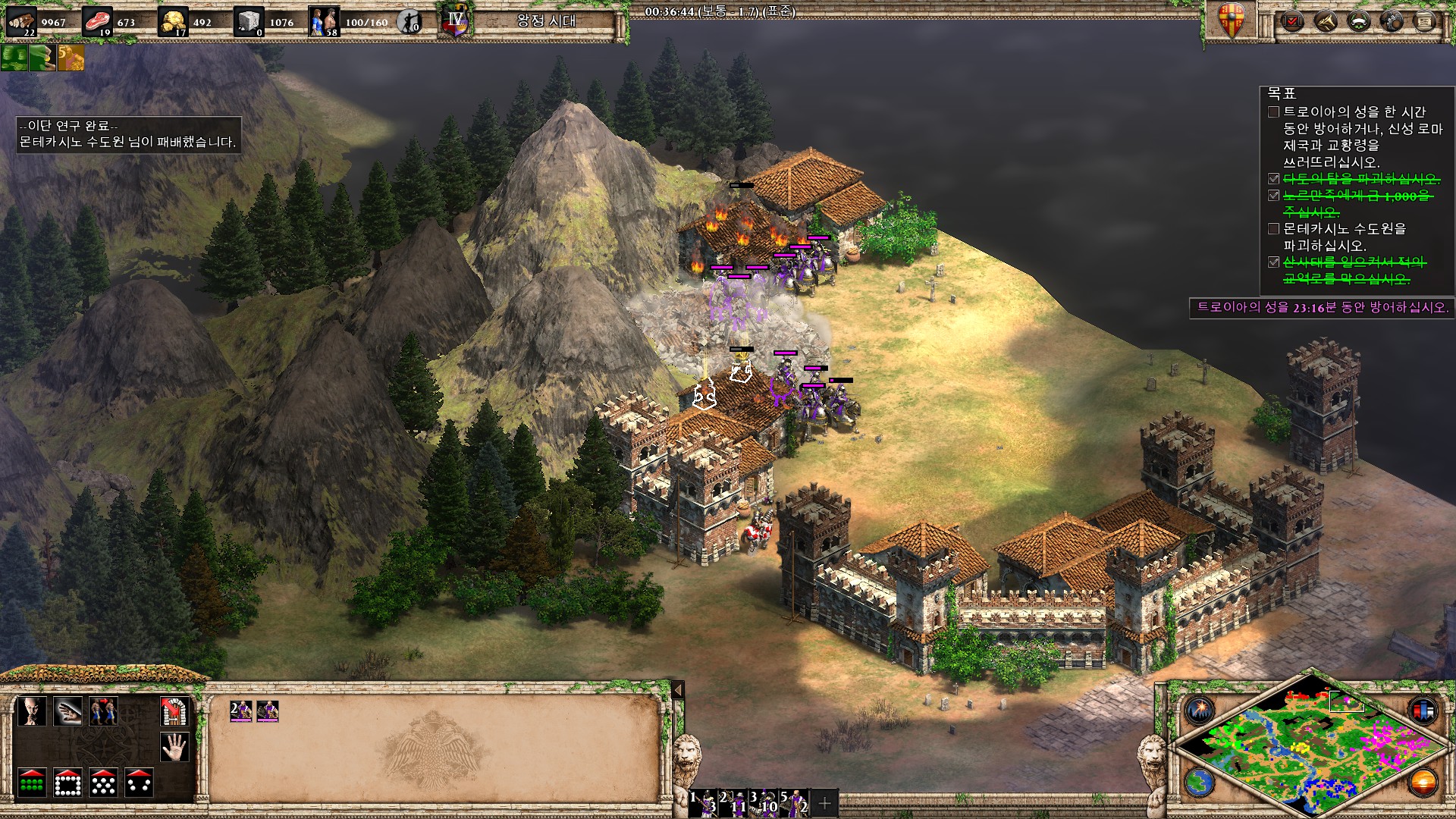Screen dimensions: 1456x819
Task: Click the civilization shield emblem
Action: tap(1232, 21)
